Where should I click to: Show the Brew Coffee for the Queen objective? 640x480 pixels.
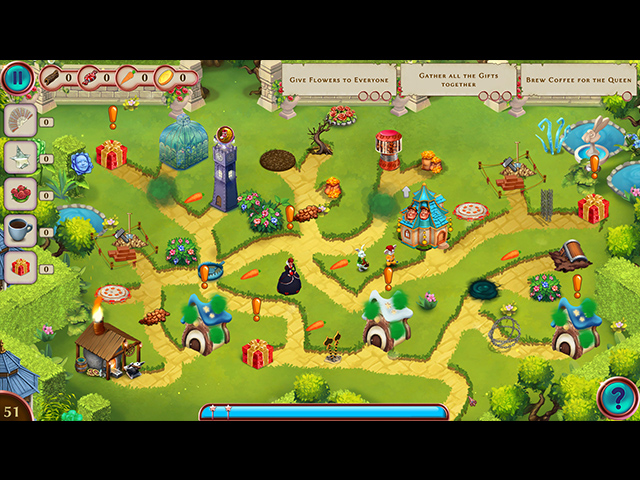coord(577,79)
